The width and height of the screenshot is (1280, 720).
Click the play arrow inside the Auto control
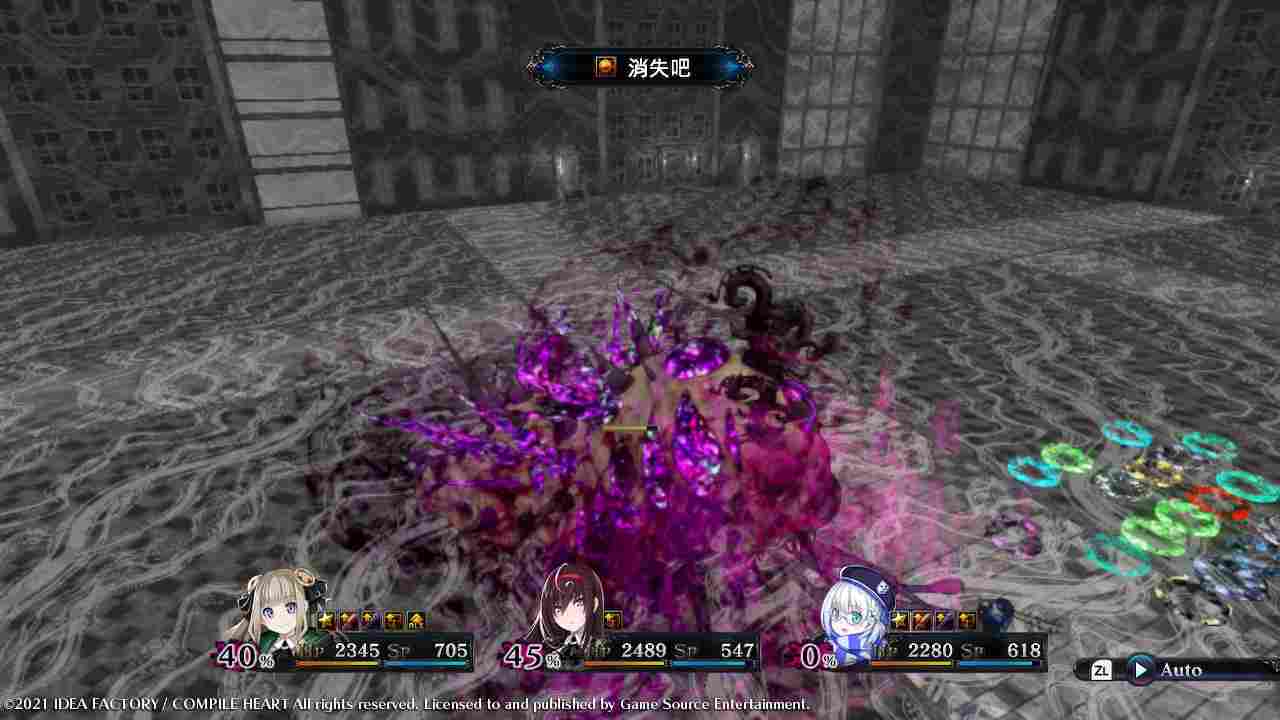click(x=1140, y=670)
